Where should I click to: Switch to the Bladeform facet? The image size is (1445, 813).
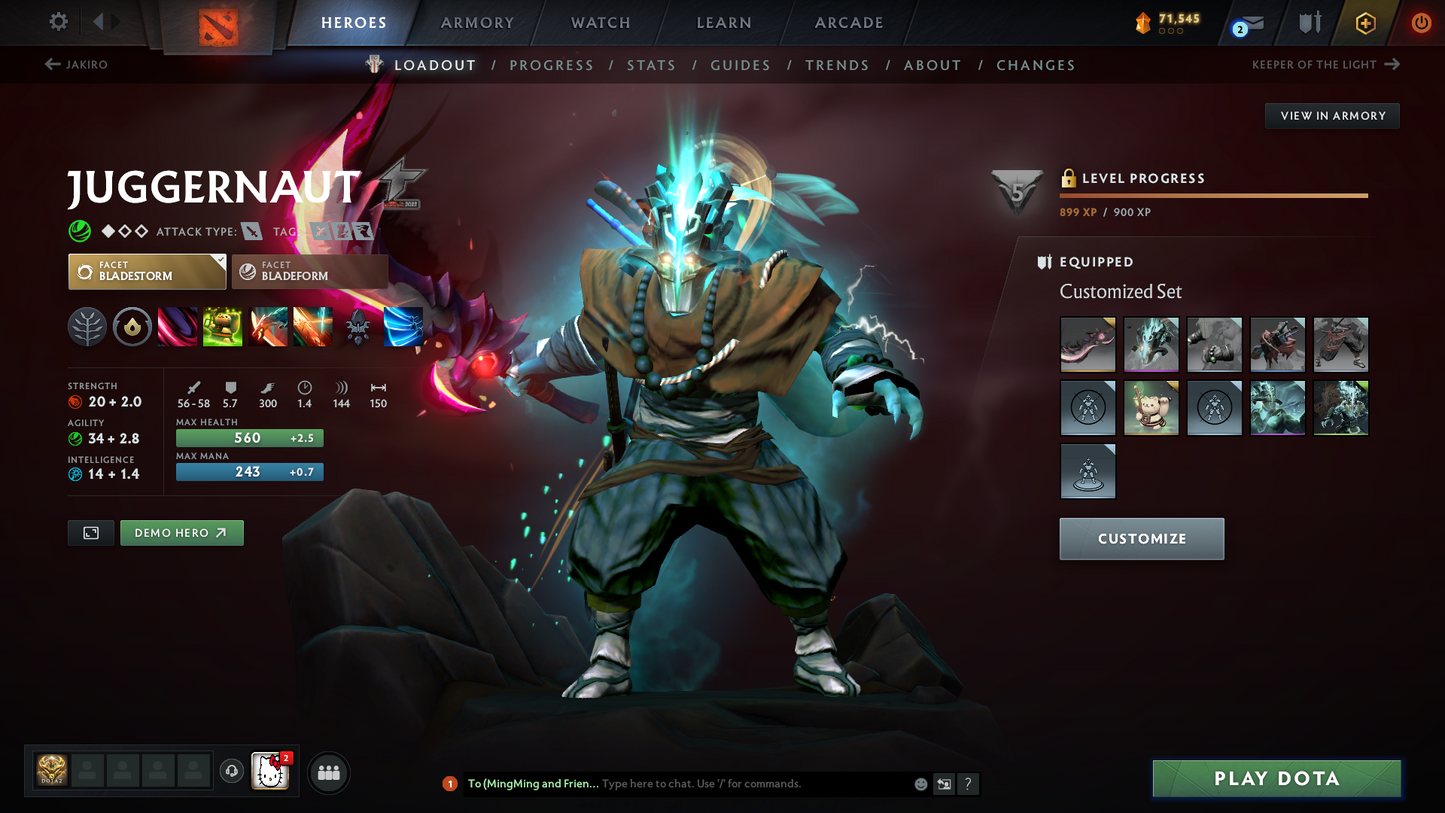coord(309,271)
